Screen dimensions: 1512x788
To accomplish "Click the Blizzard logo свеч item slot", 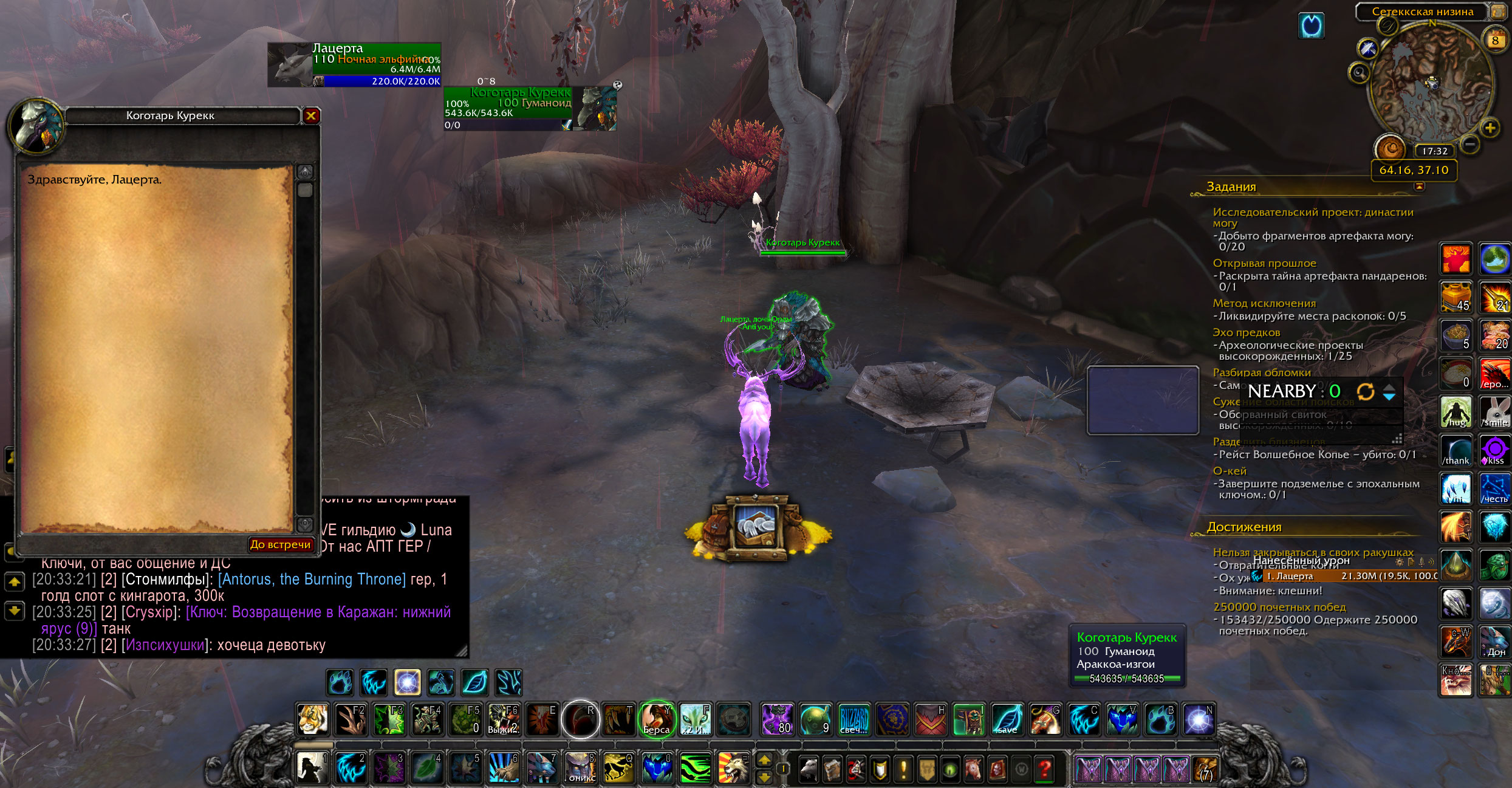I will point(853,719).
